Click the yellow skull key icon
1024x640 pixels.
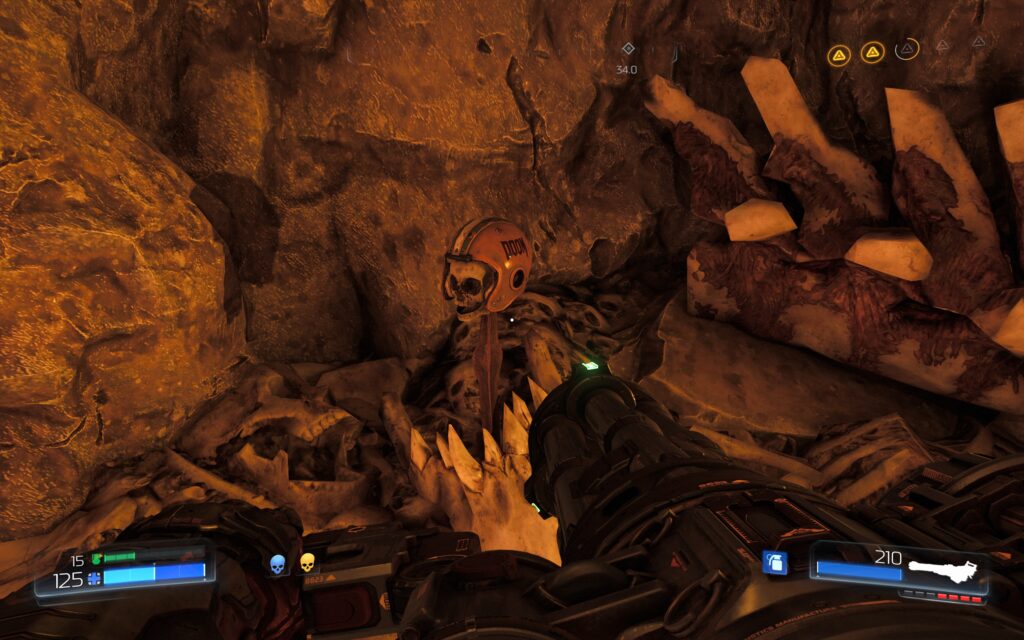(x=308, y=564)
